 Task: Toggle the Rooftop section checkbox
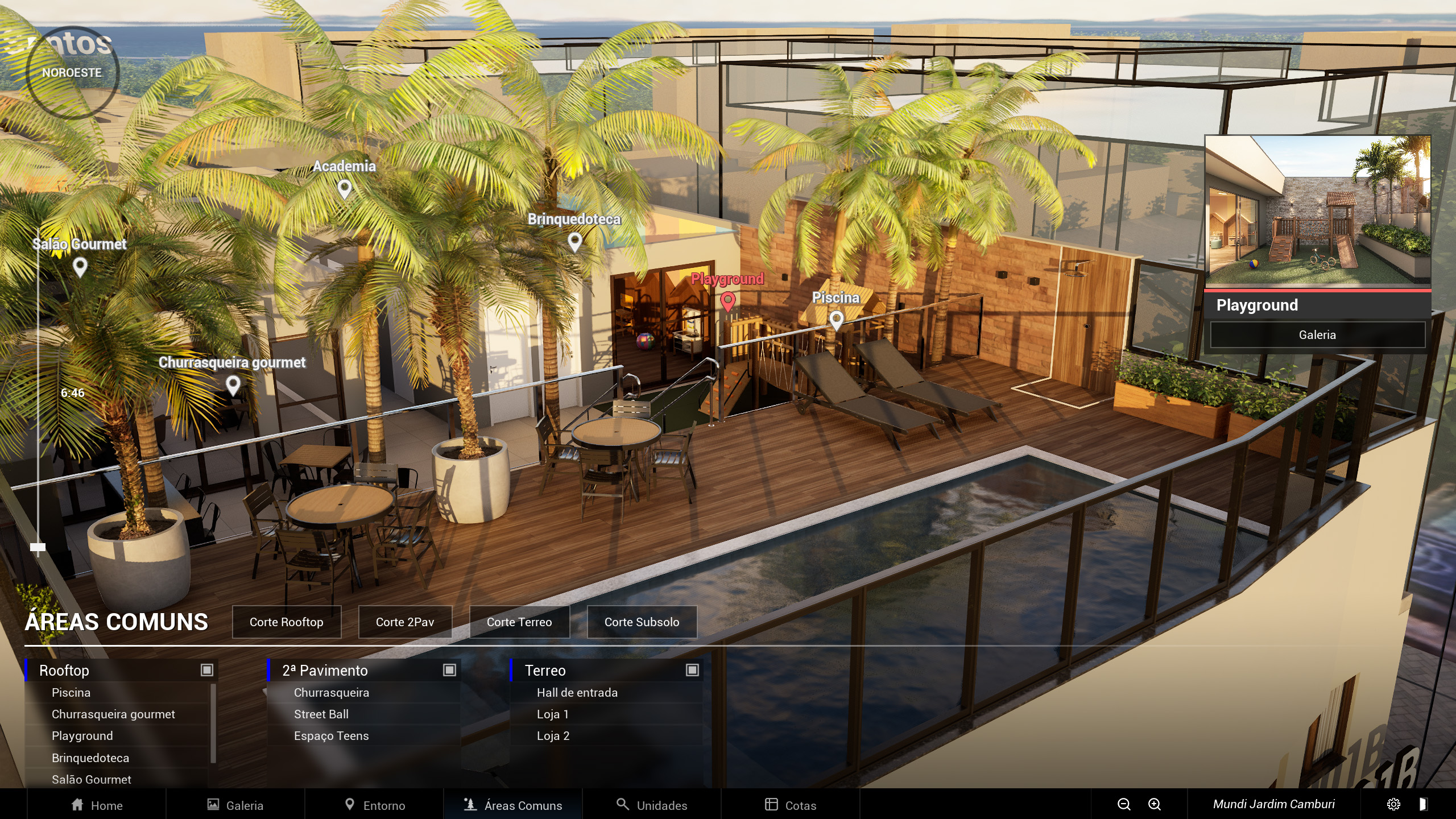pos(207,670)
